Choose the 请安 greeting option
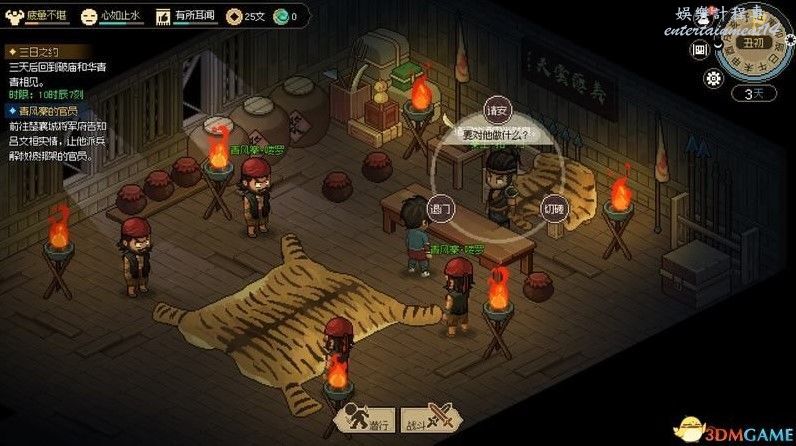This screenshot has height=446, width=796. click(495, 108)
